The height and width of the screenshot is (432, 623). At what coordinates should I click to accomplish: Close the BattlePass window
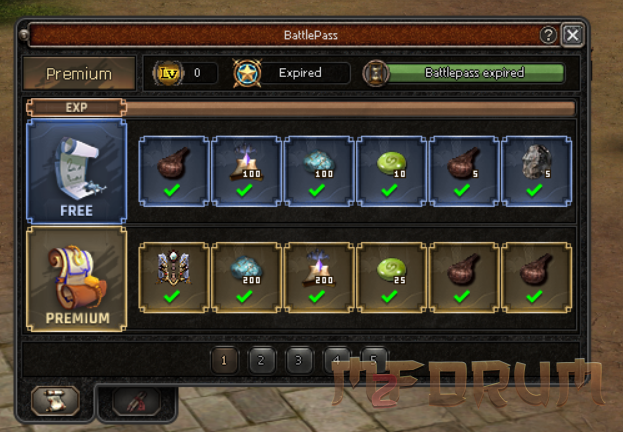point(572,35)
